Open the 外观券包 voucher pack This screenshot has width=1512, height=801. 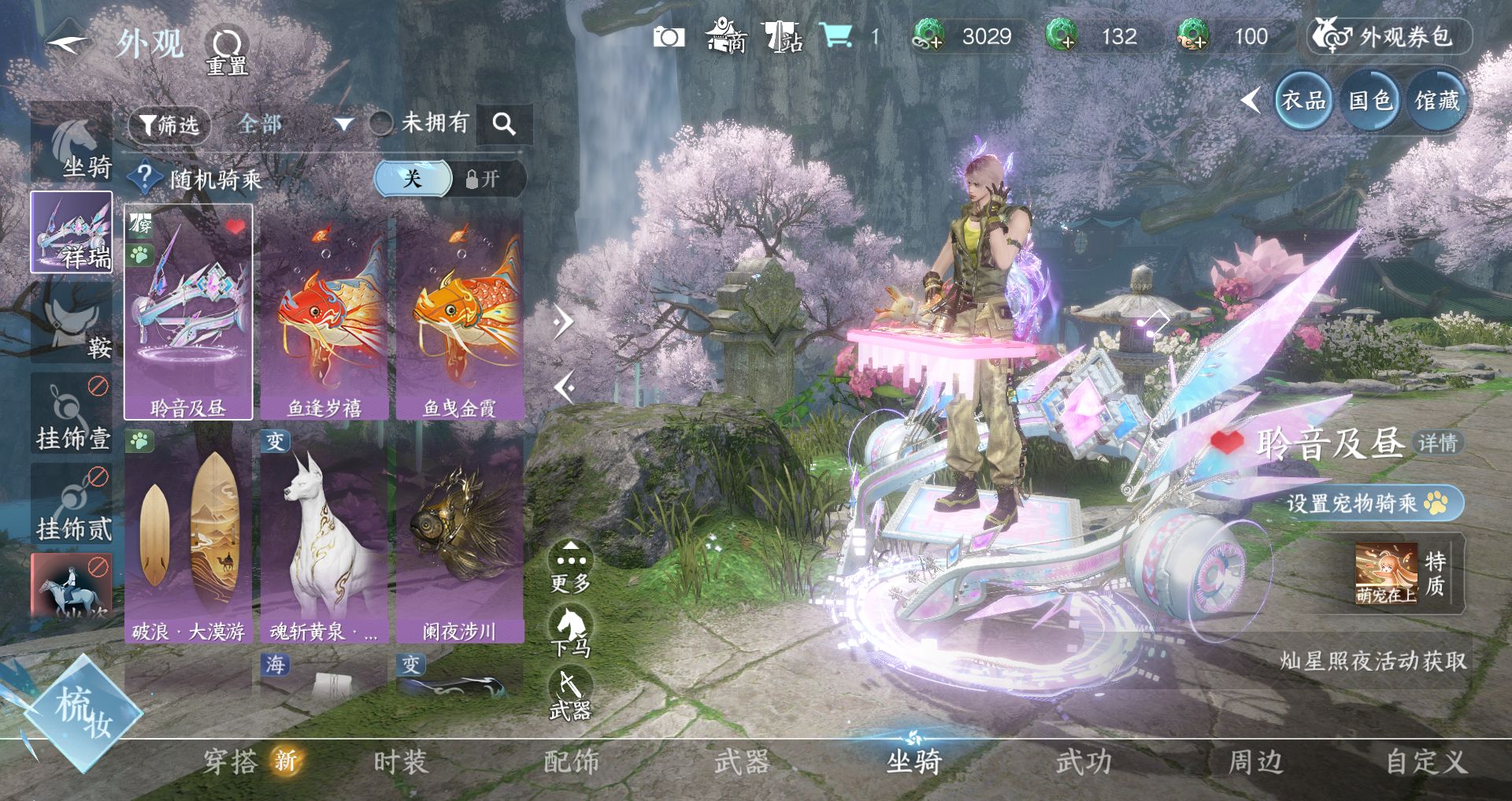pos(1390,37)
